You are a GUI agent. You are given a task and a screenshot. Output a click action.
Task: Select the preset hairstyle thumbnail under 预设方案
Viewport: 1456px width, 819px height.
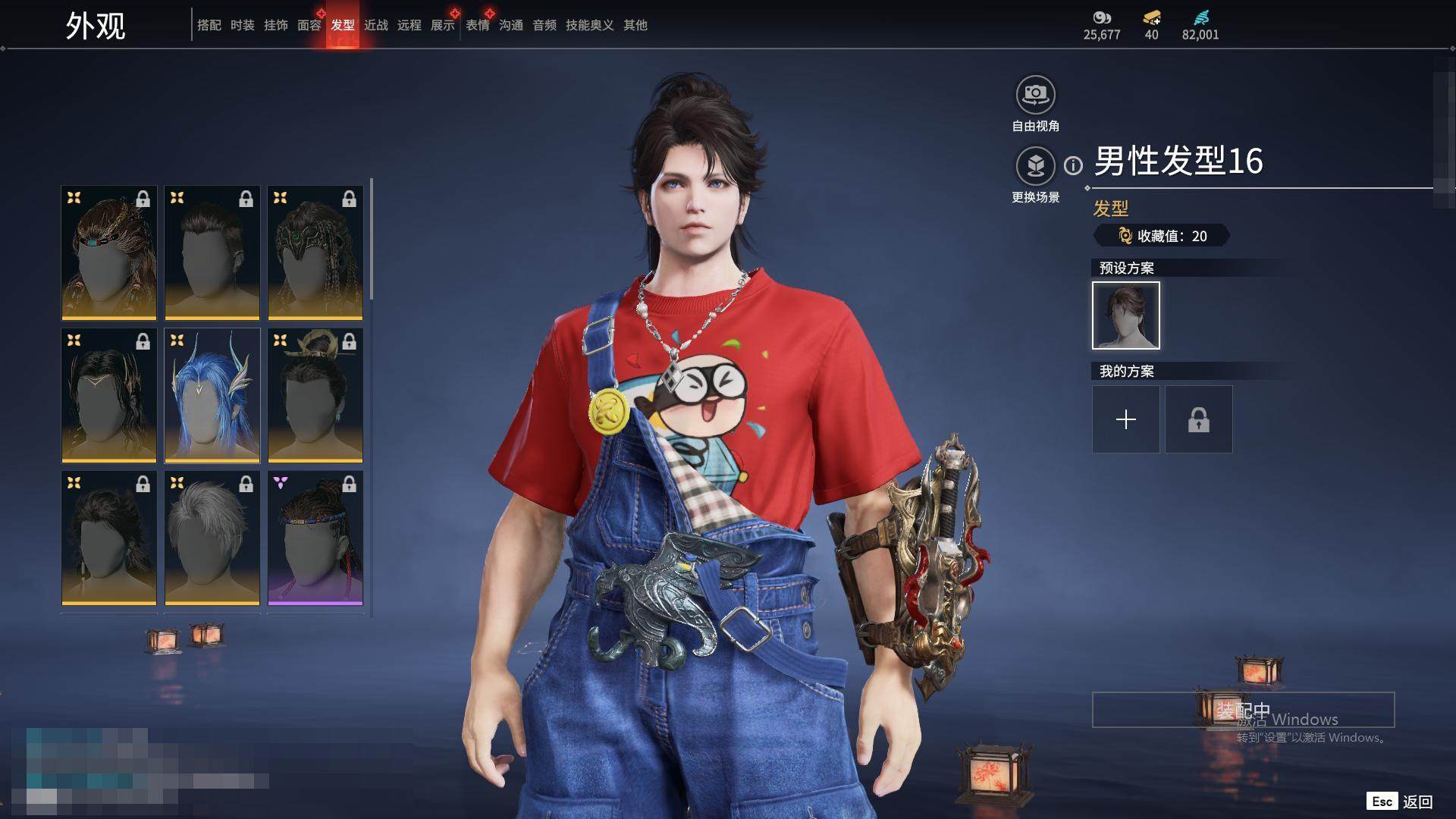click(1125, 315)
